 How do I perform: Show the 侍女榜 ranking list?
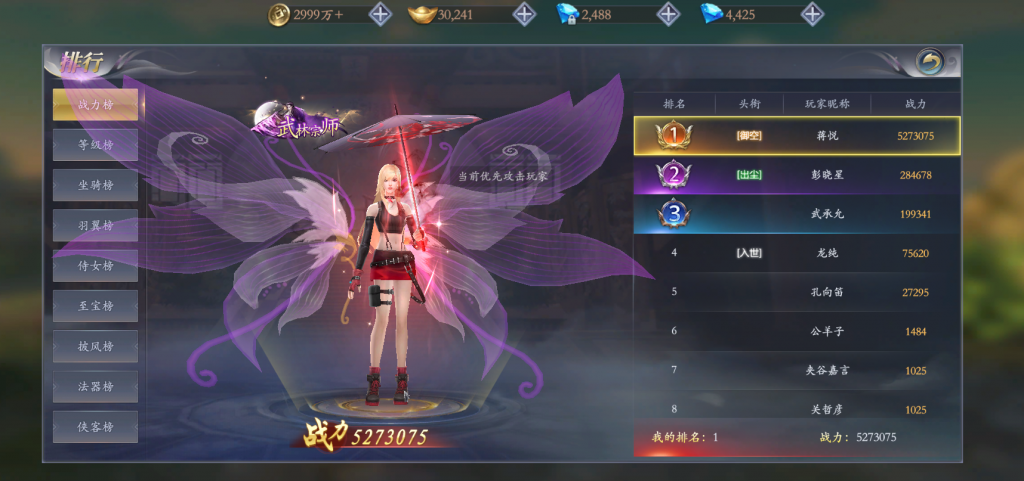pos(95,265)
